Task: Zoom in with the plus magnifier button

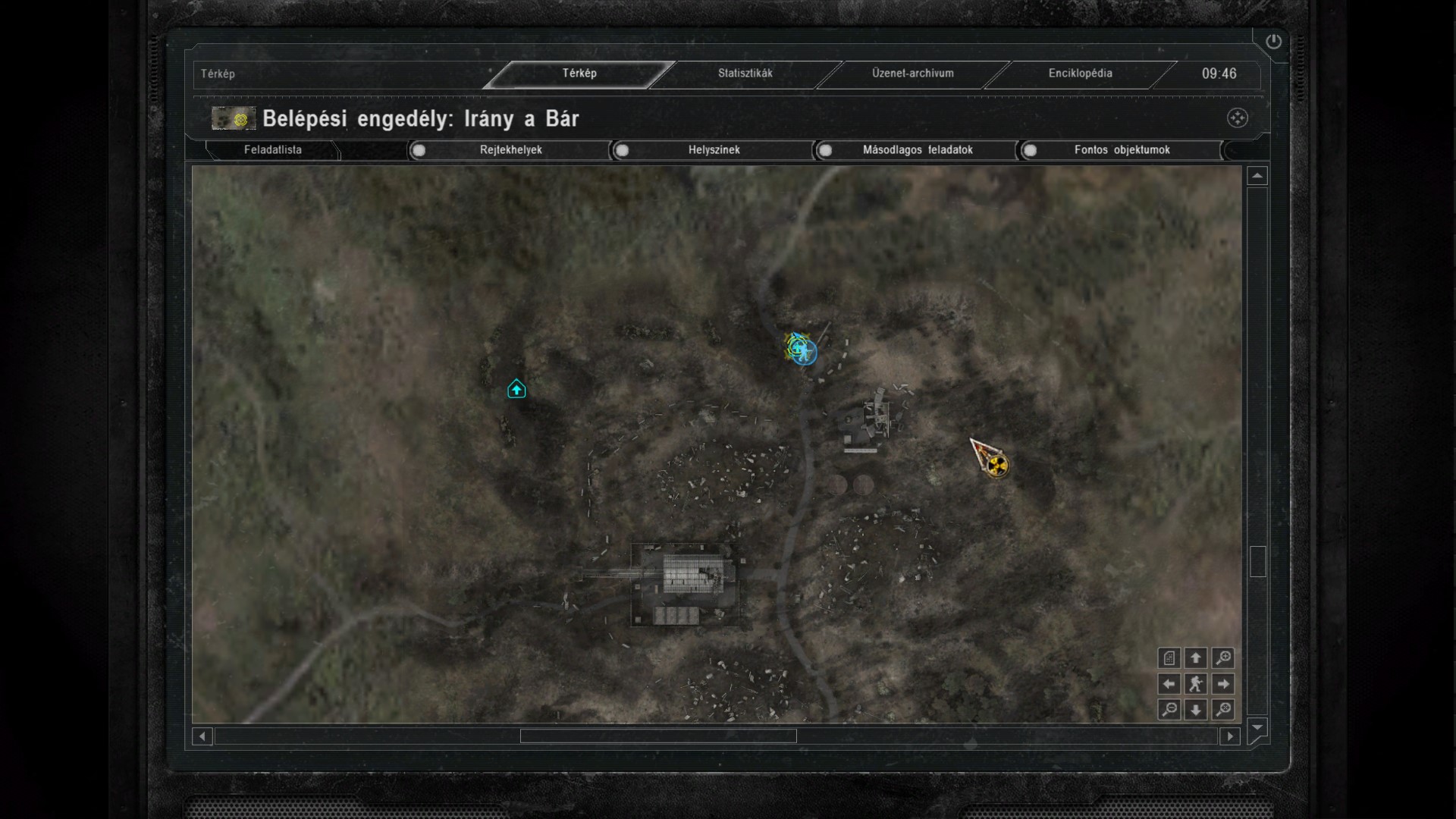Action: pyautogui.click(x=1223, y=657)
